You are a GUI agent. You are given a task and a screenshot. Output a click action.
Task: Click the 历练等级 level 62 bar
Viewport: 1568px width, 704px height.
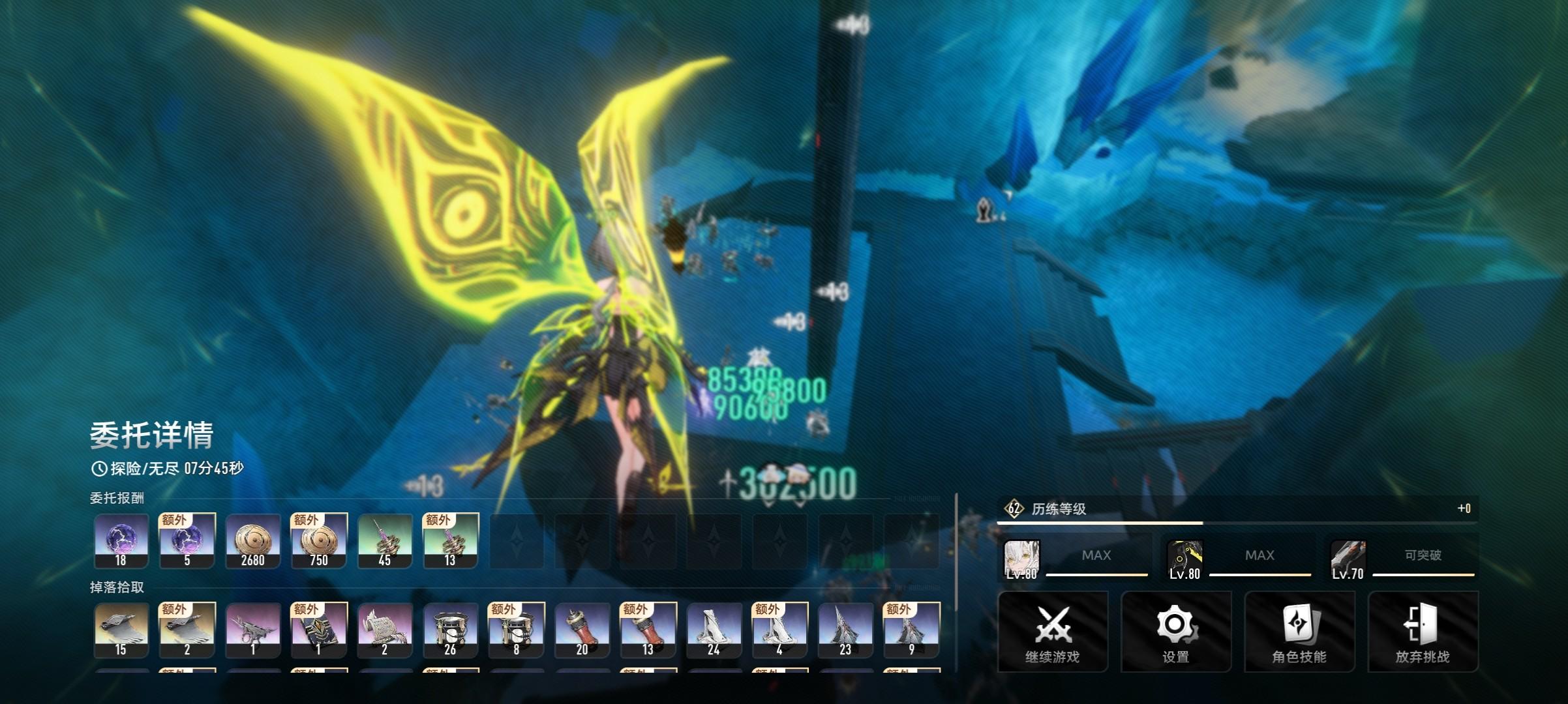click(1237, 509)
